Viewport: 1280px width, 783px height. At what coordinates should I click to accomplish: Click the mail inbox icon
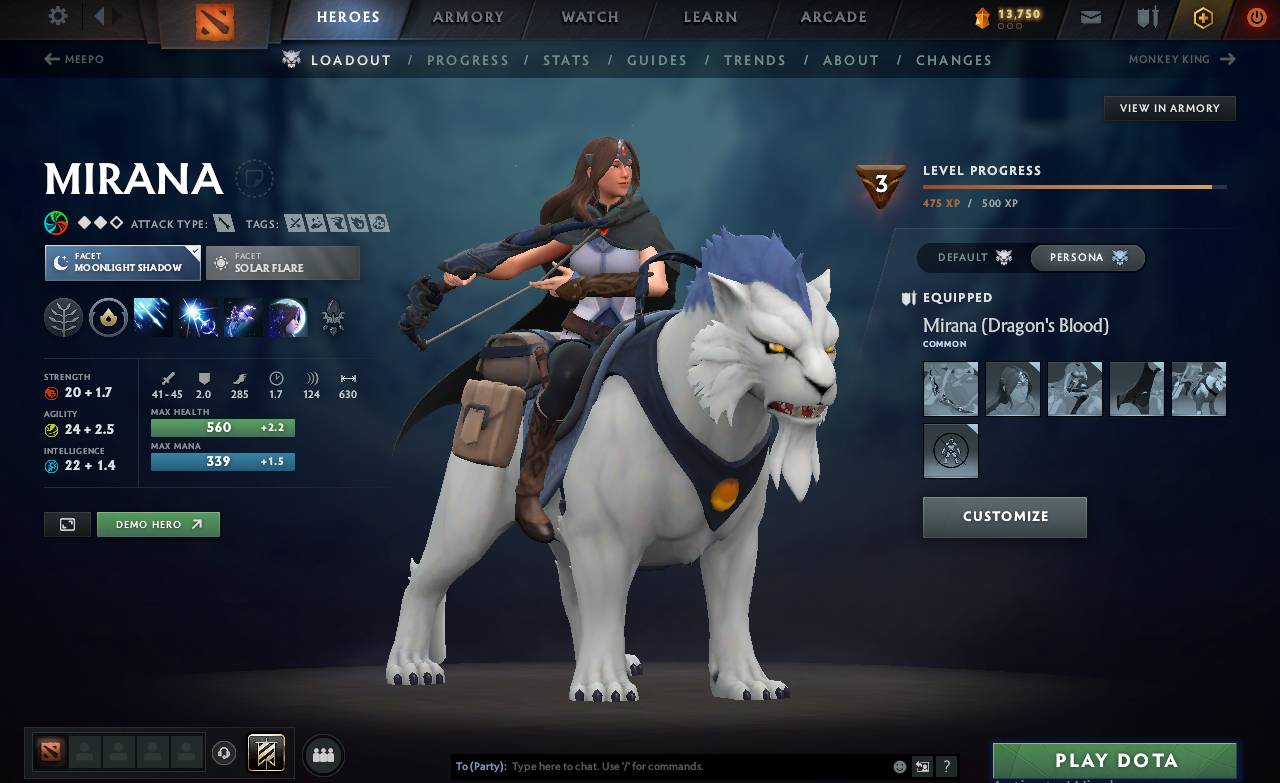click(x=1090, y=16)
